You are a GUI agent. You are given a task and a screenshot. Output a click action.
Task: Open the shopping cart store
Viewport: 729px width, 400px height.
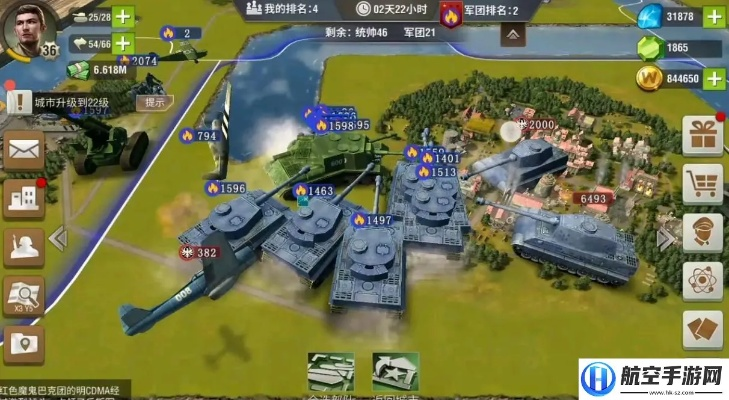click(x=702, y=185)
